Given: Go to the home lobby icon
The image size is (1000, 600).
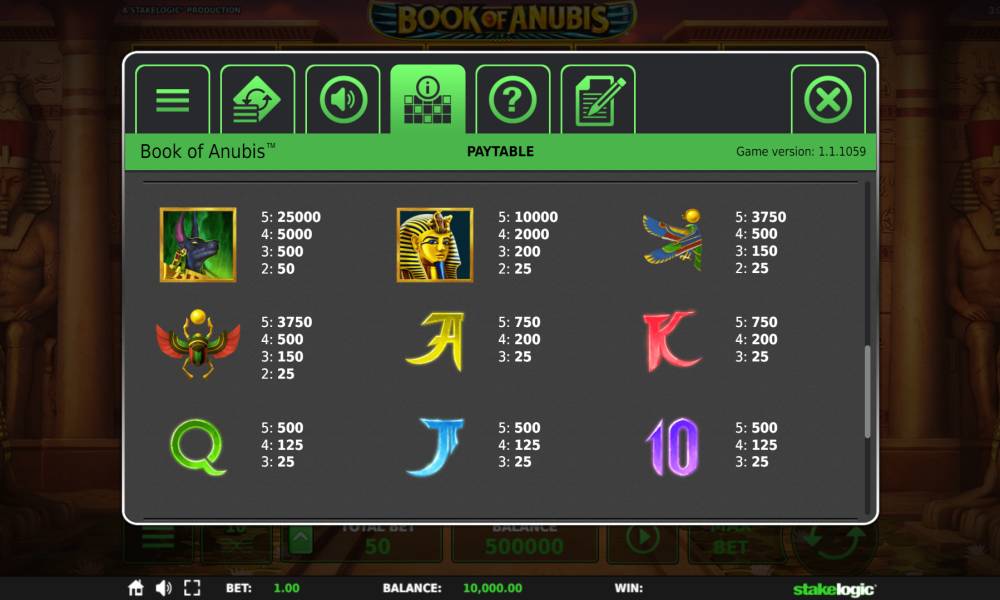Looking at the screenshot, I should (x=136, y=588).
